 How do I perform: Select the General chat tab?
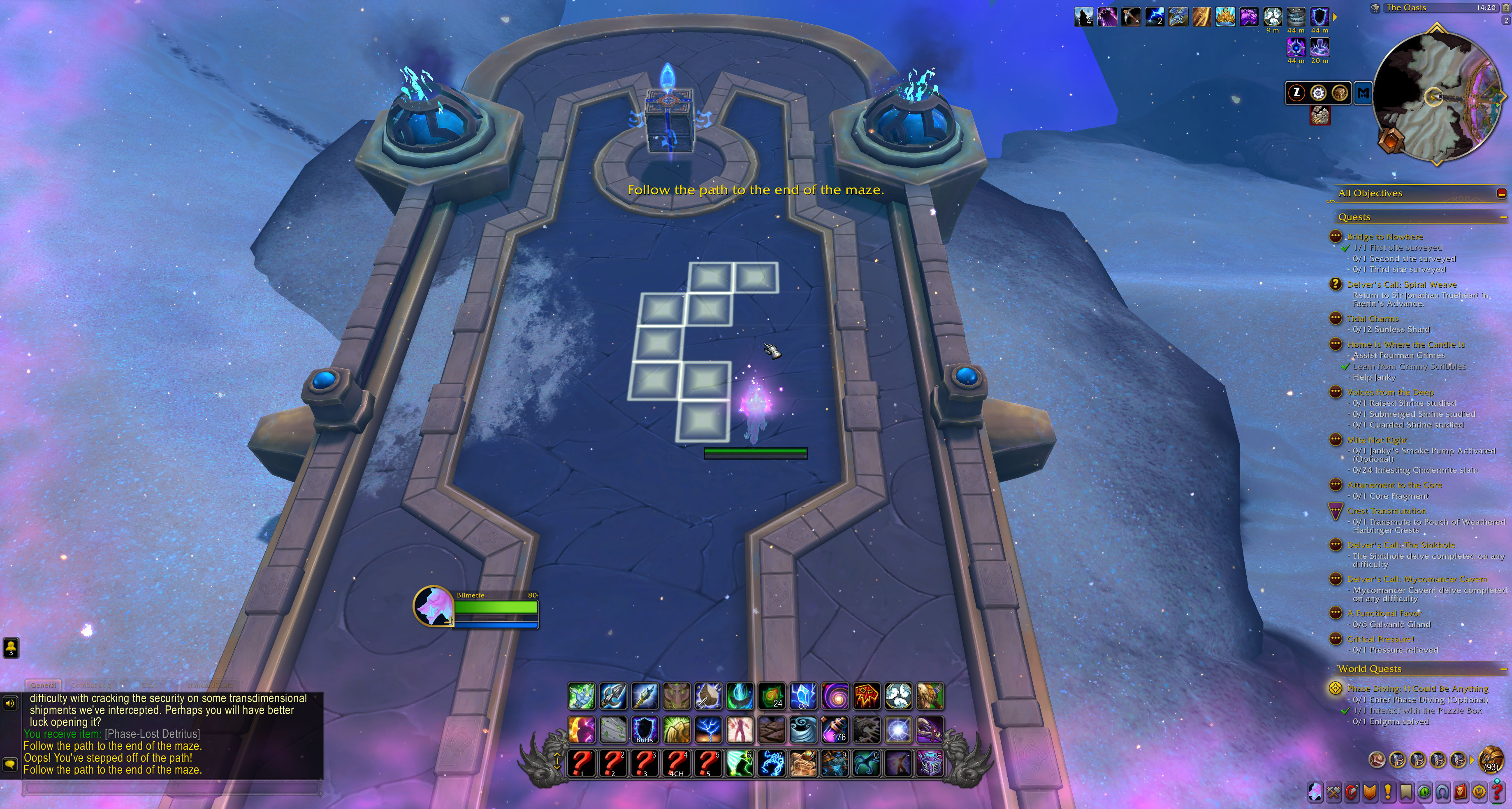pos(44,685)
